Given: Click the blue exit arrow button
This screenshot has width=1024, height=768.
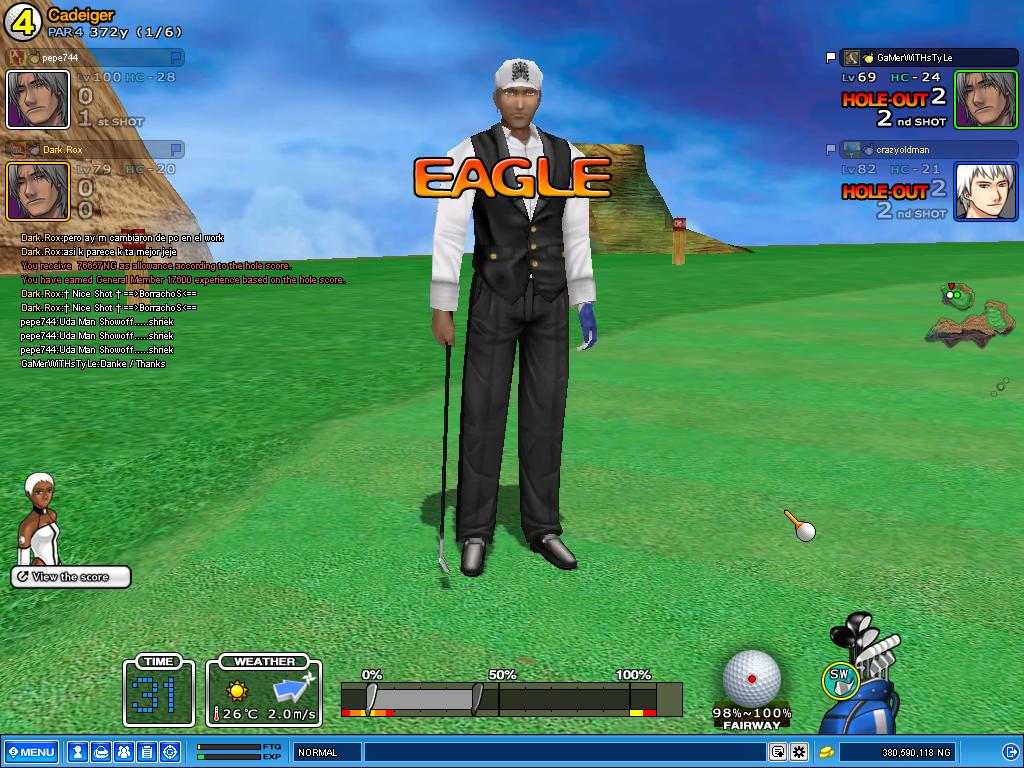Looking at the screenshot, I should click(x=1010, y=752).
